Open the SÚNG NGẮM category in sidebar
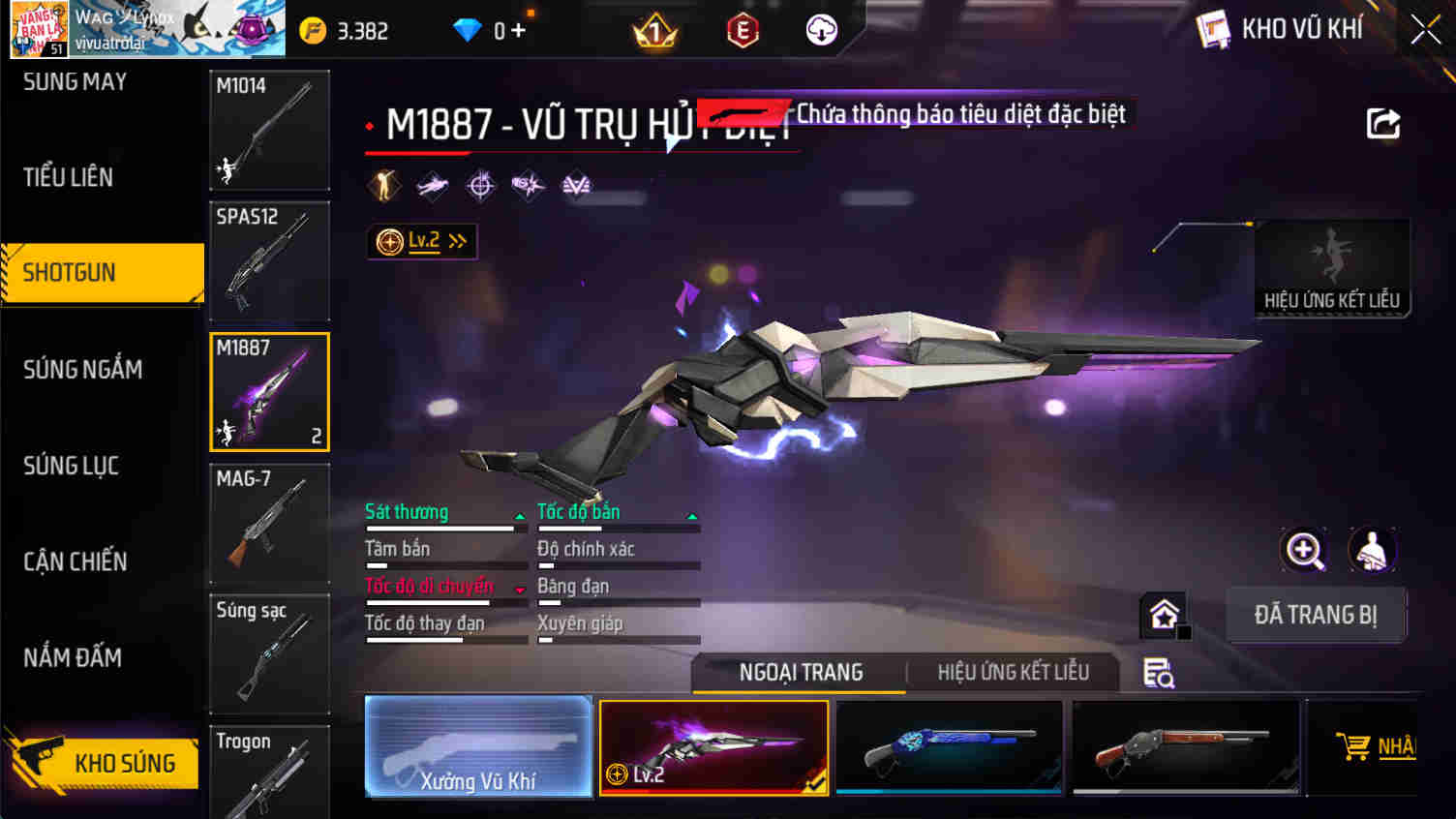Viewport: 1456px width, 819px height. point(83,370)
